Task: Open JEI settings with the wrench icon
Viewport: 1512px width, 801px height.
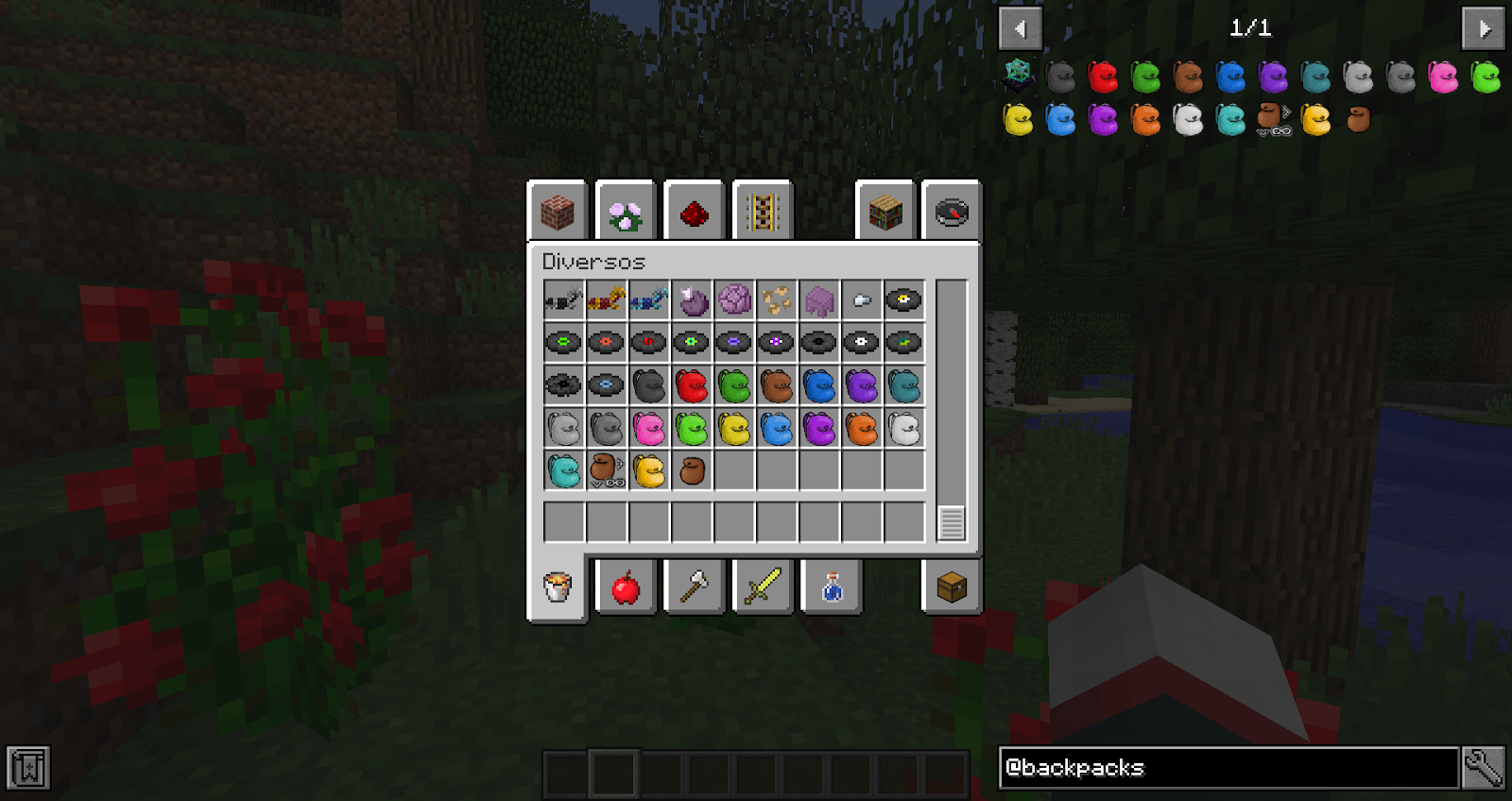Action: point(1482,768)
